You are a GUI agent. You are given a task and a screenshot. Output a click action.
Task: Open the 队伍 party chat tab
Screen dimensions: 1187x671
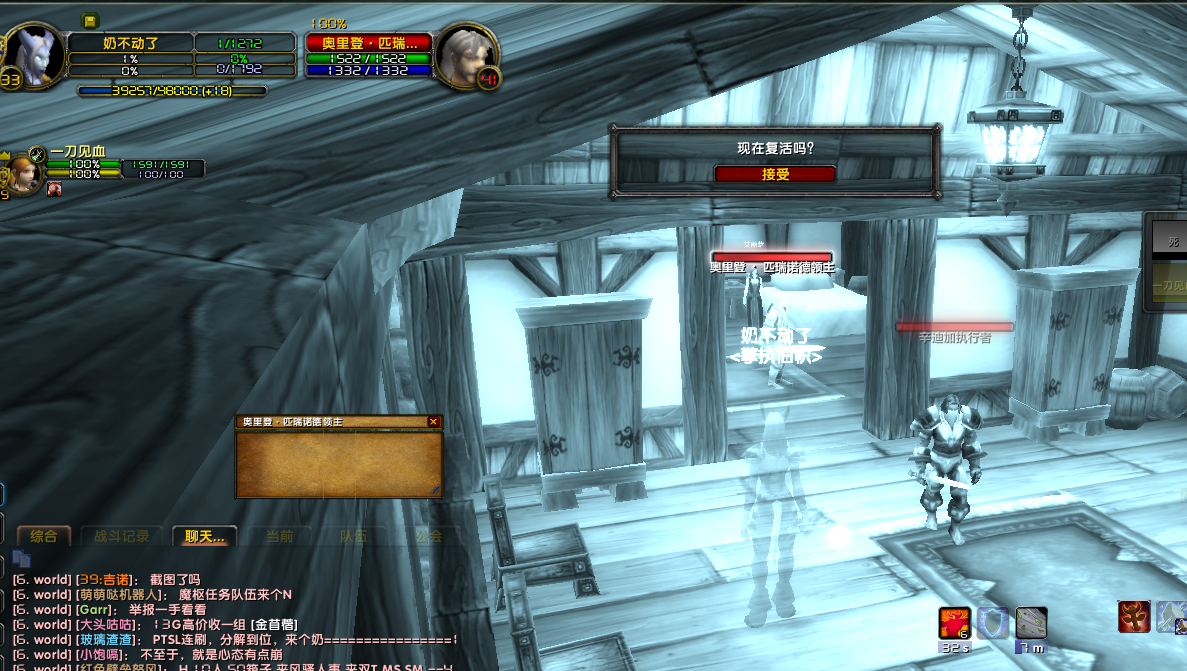354,536
